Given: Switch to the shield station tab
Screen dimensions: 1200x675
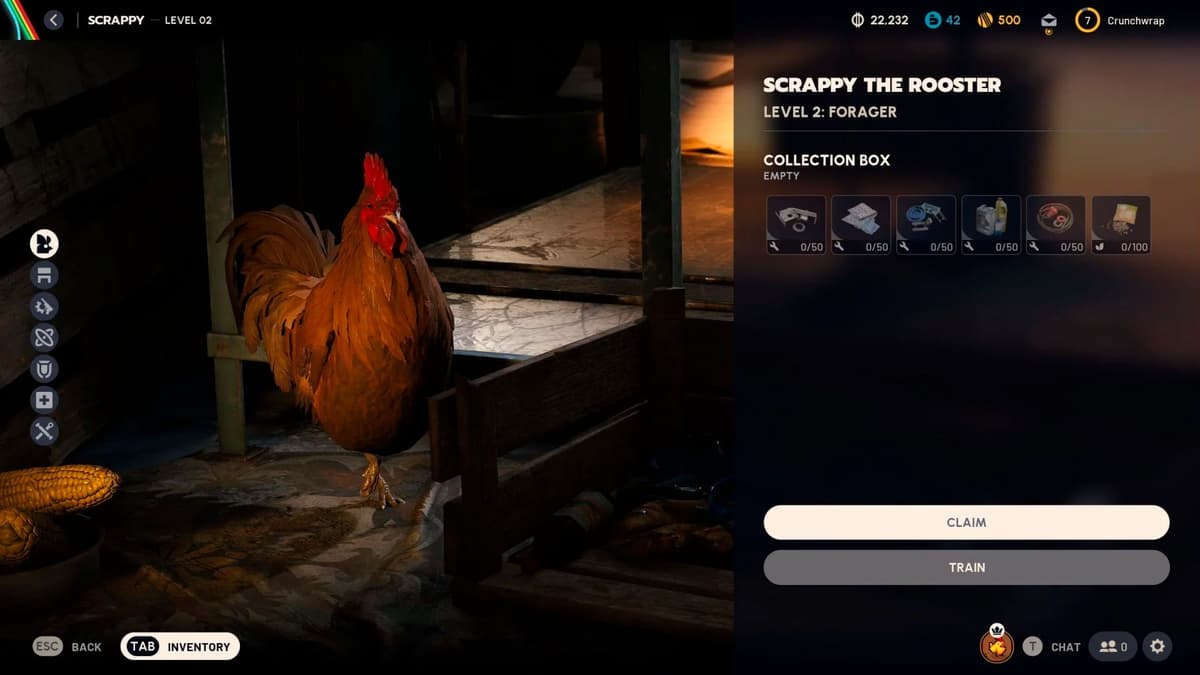Looking at the screenshot, I should (x=44, y=368).
